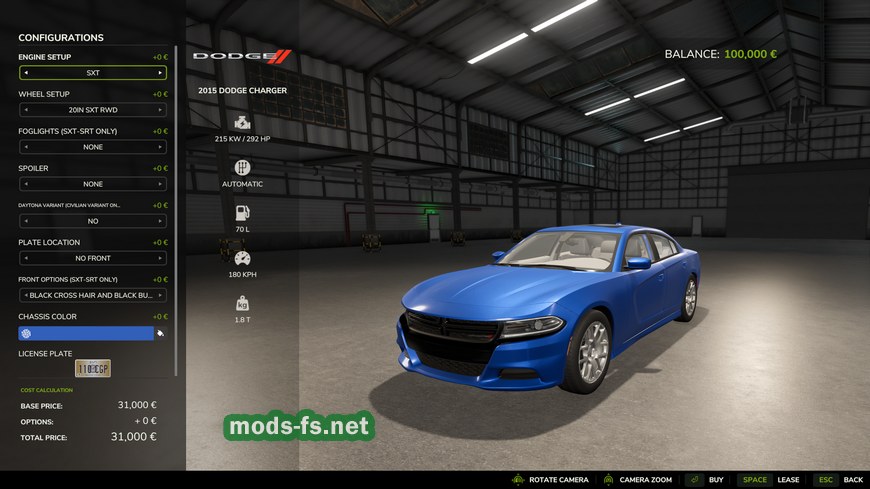The width and height of the screenshot is (870, 489).
Task: Show the next front options choice
Action: pyautogui.click(x=160, y=295)
